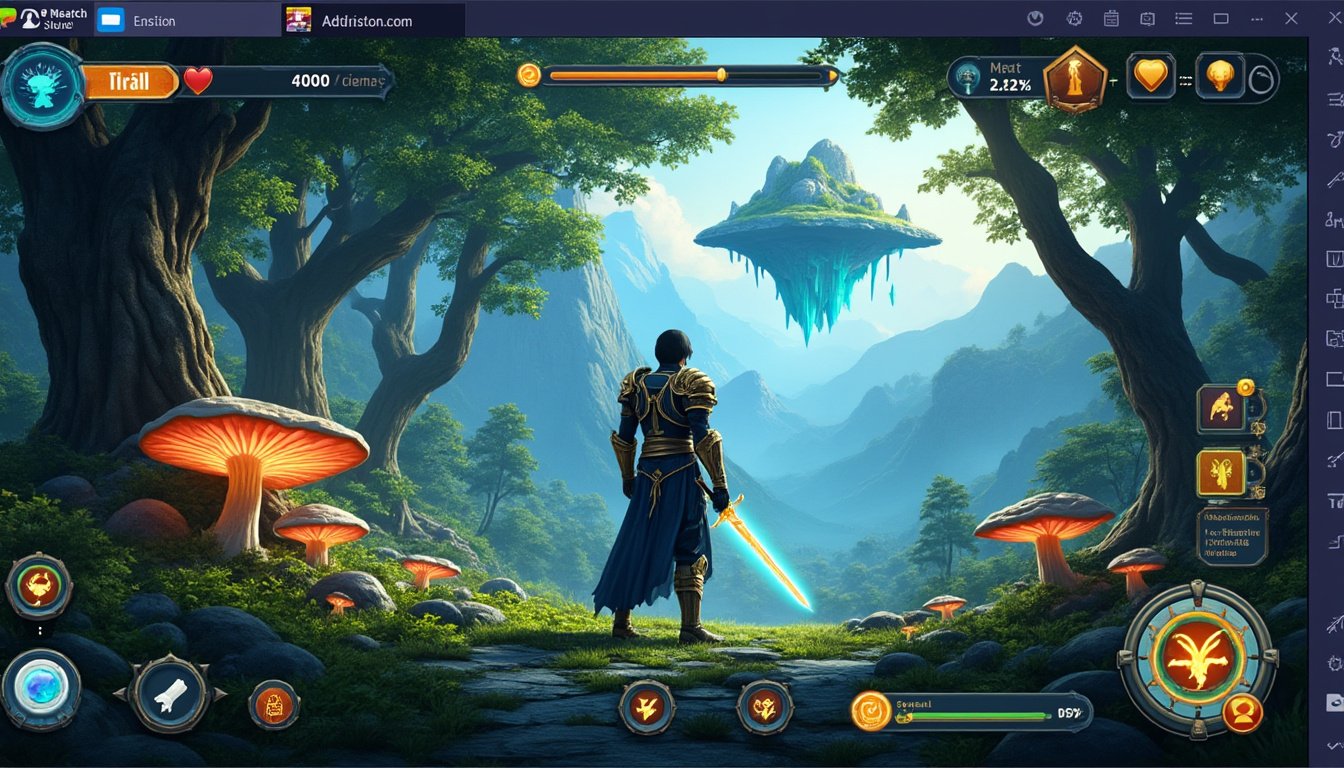Toggle the volume icon in emulator toolbar
Image resolution: width=1344 pixels, height=768 pixels.
[x=1035, y=17]
